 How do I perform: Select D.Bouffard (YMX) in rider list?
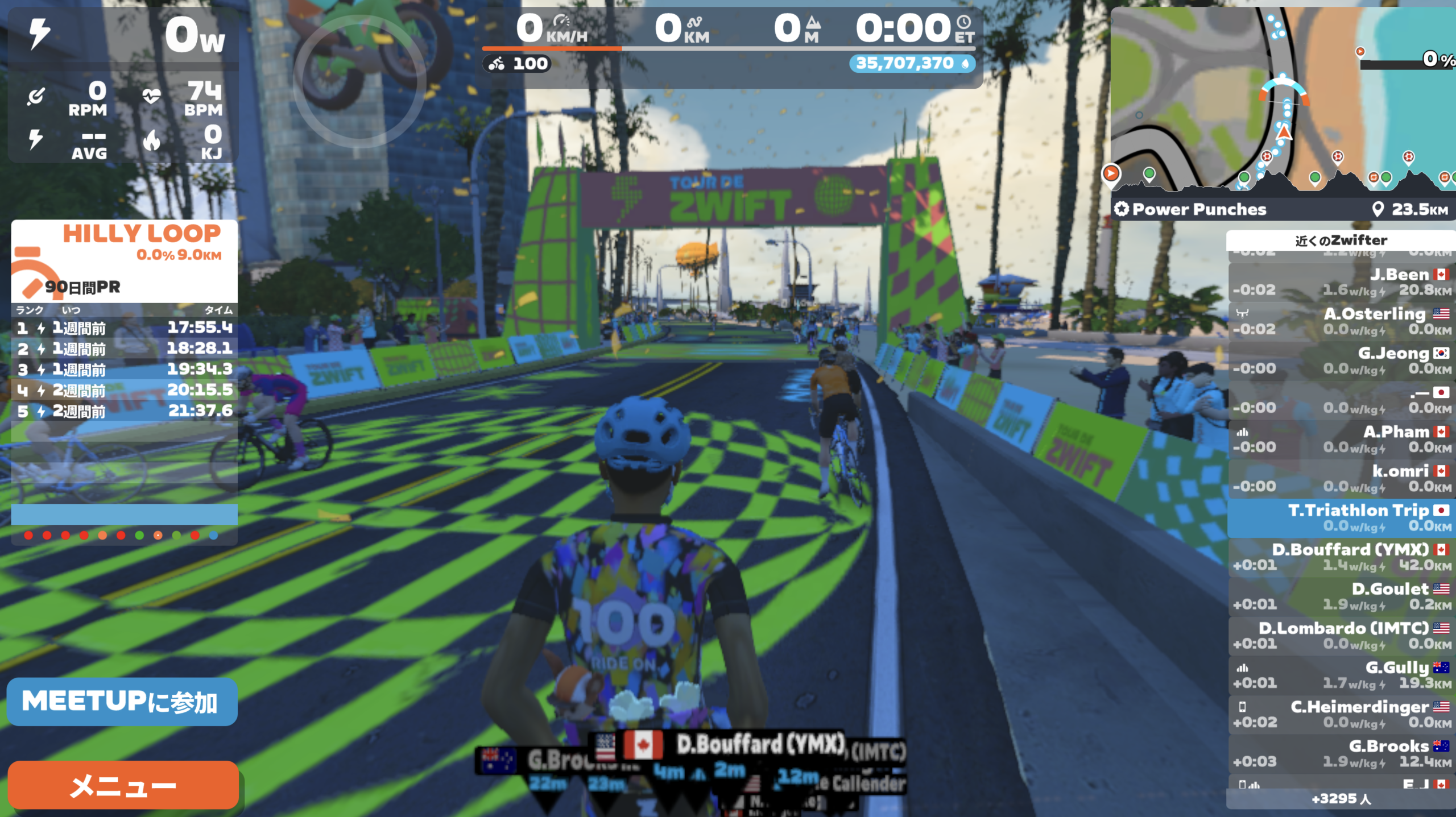tap(1341, 557)
